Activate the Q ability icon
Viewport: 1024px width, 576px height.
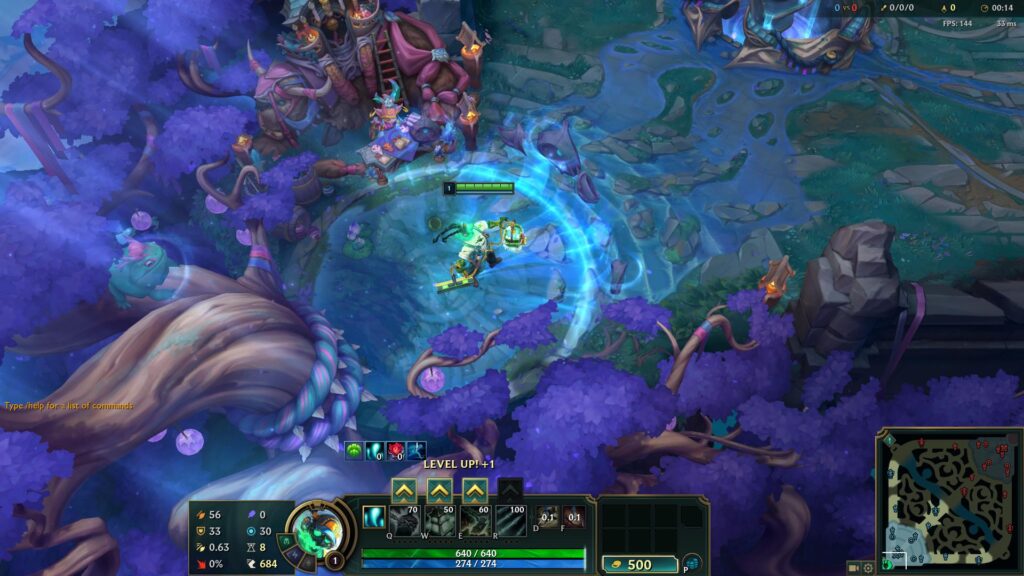(x=404, y=521)
